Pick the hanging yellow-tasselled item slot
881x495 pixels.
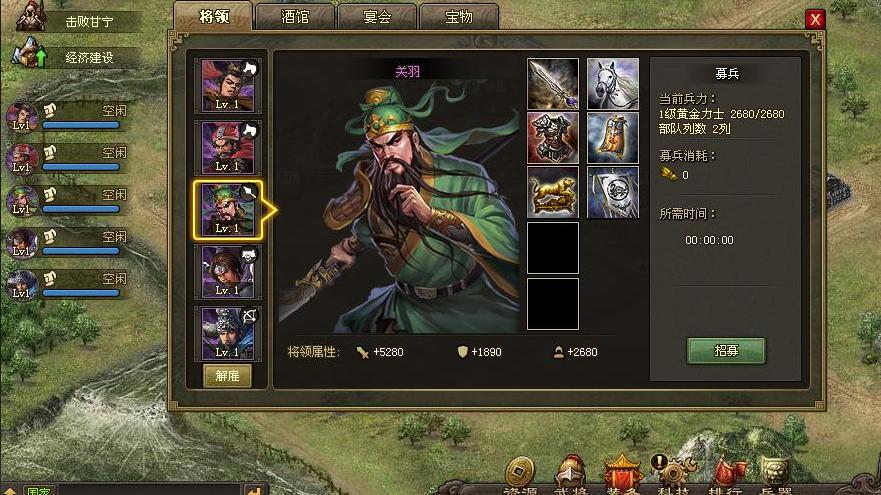(613, 138)
